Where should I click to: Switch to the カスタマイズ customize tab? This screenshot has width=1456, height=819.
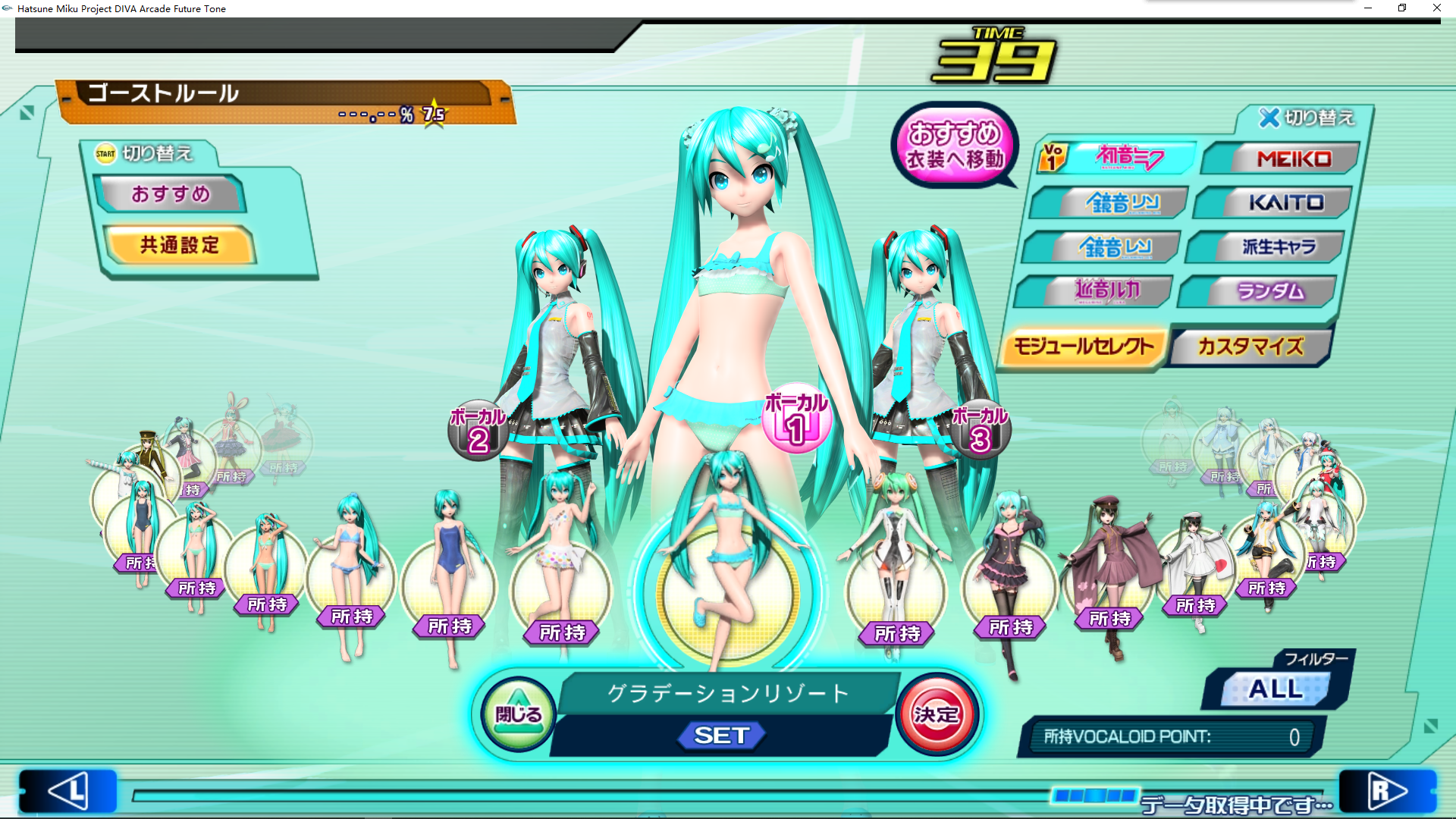pyautogui.click(x=1251, y=347)
